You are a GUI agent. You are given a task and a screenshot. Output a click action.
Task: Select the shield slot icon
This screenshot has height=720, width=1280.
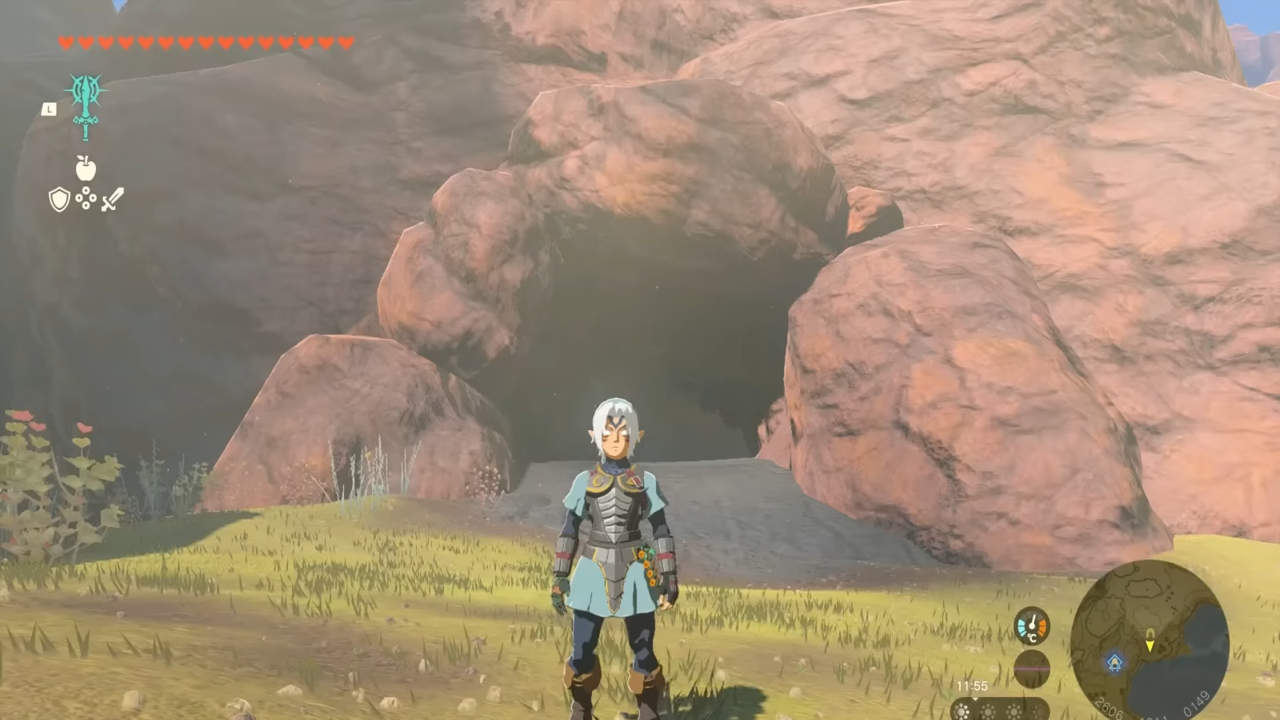pos(58,199)
